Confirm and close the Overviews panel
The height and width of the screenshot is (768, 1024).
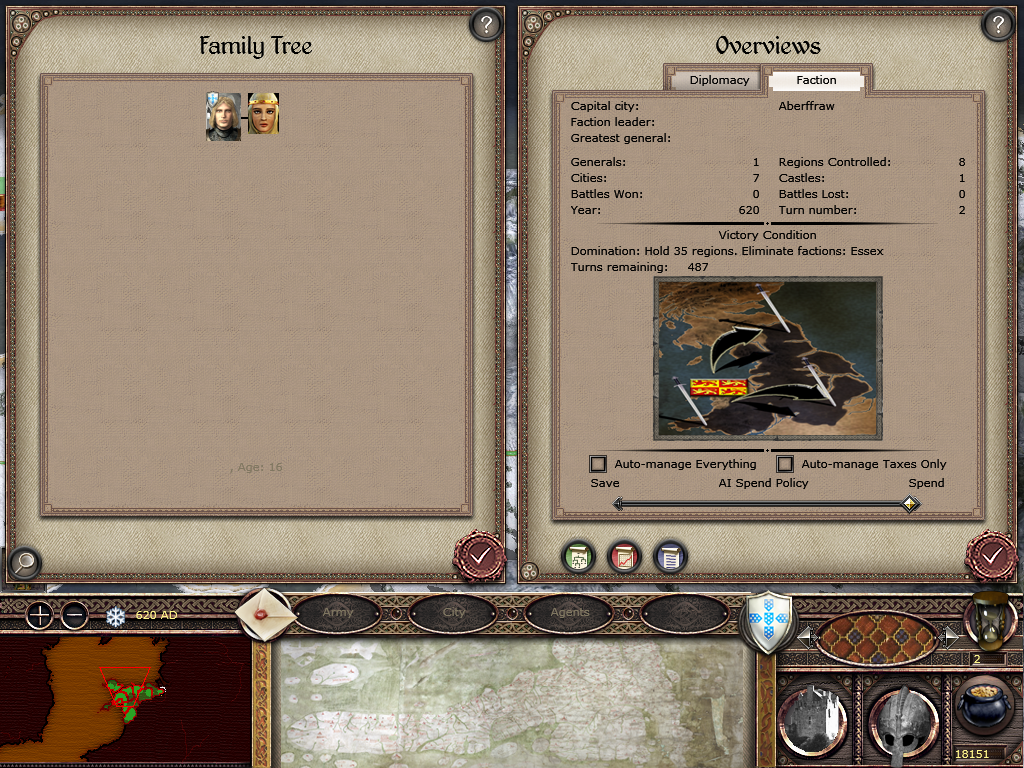991,555
